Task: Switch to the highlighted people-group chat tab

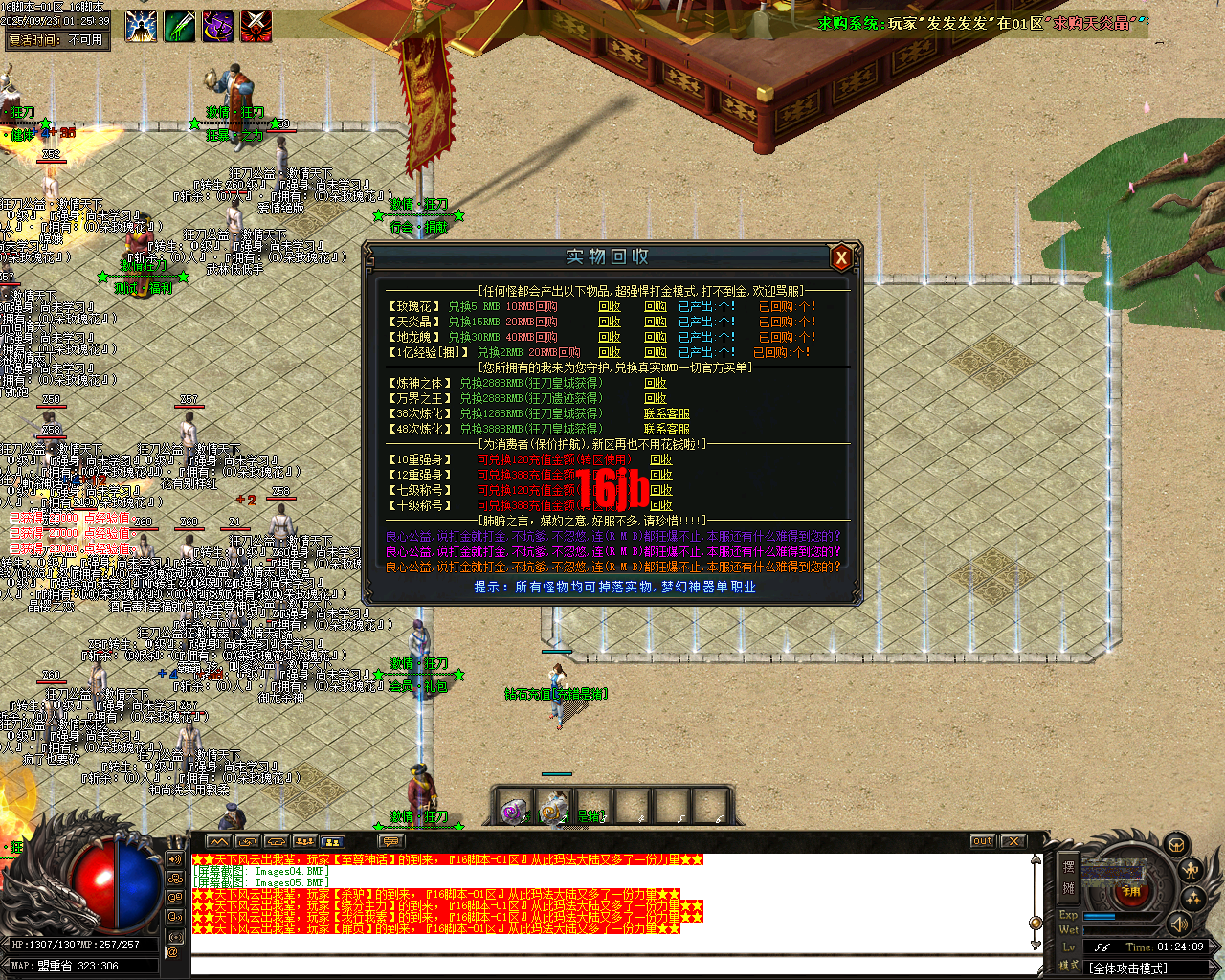Action: 332,840
